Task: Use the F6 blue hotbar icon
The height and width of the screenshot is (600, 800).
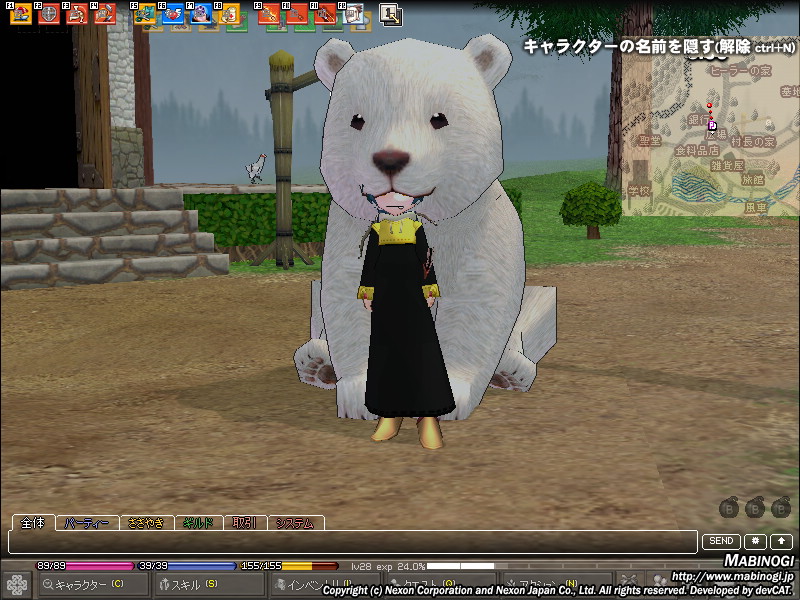Action: coord(173,14)
